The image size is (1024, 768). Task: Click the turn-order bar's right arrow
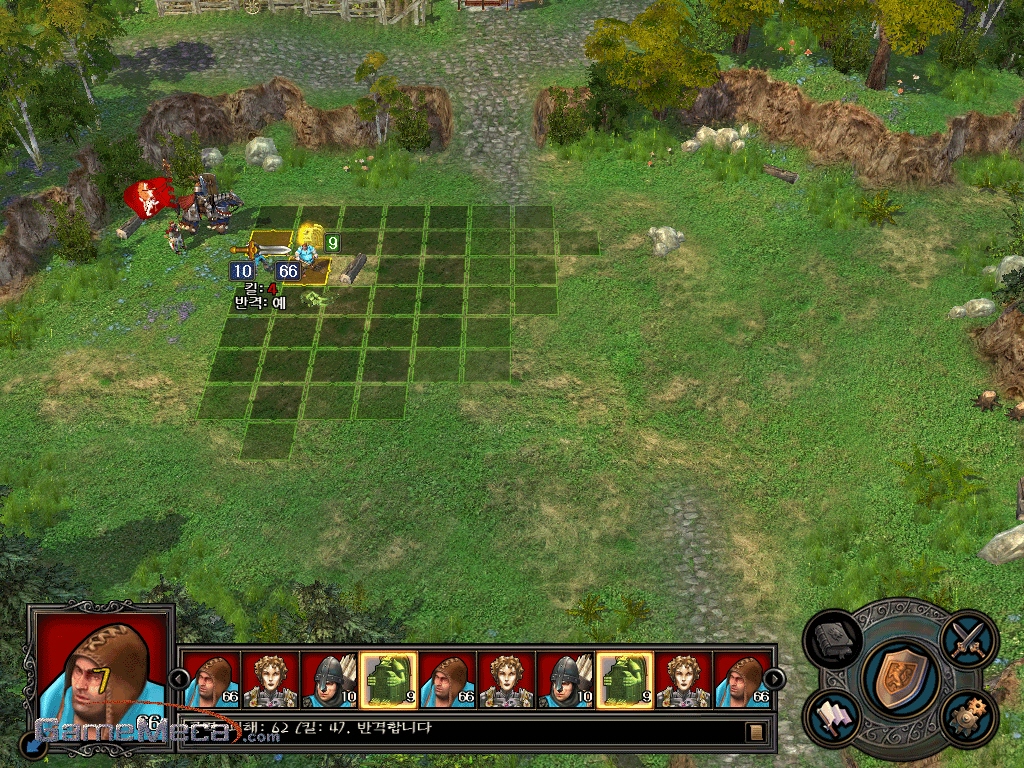[774, 679]
